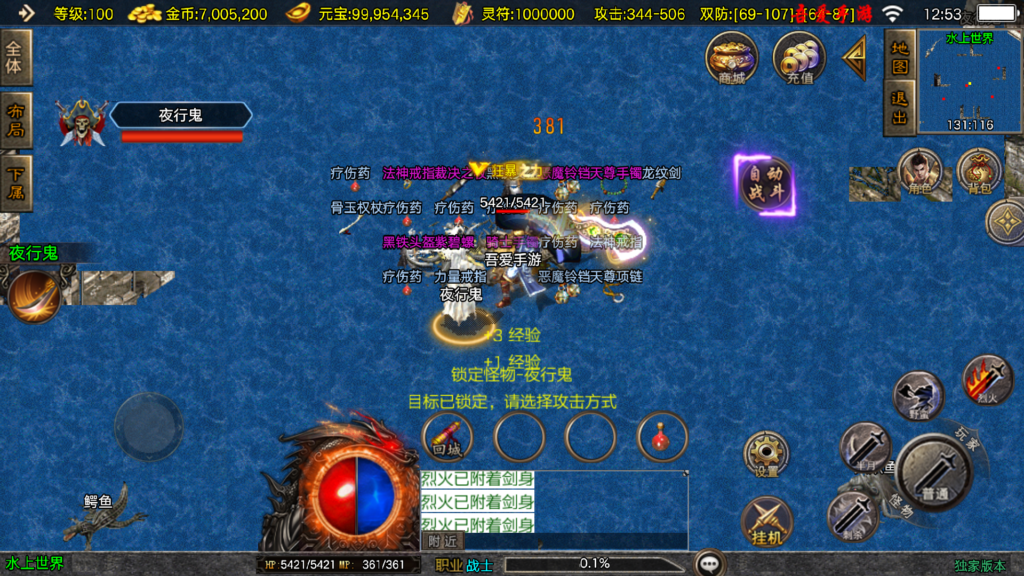Open the 地图 map

click(x=900, y=56)
